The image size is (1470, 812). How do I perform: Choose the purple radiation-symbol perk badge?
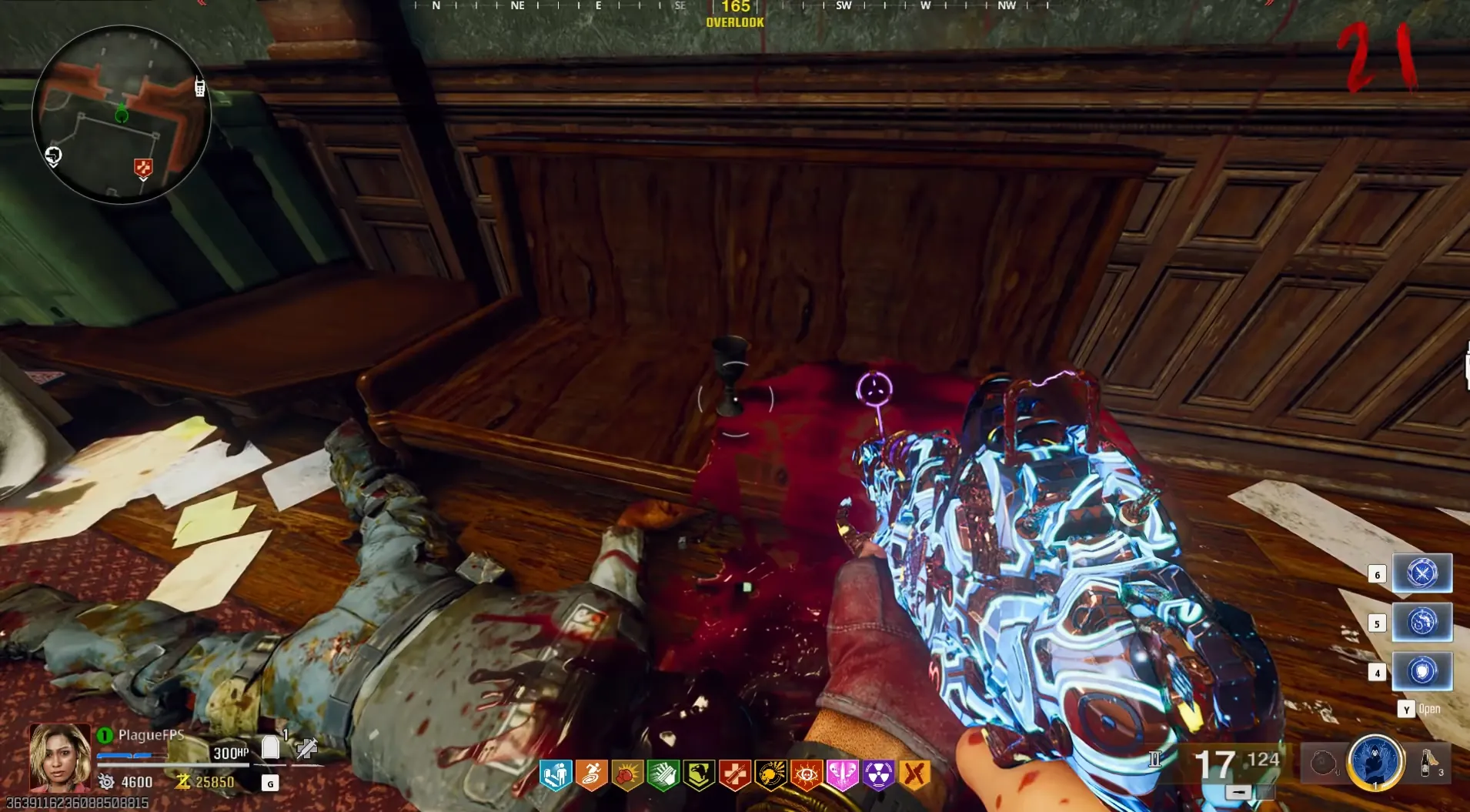pos(878,775)
